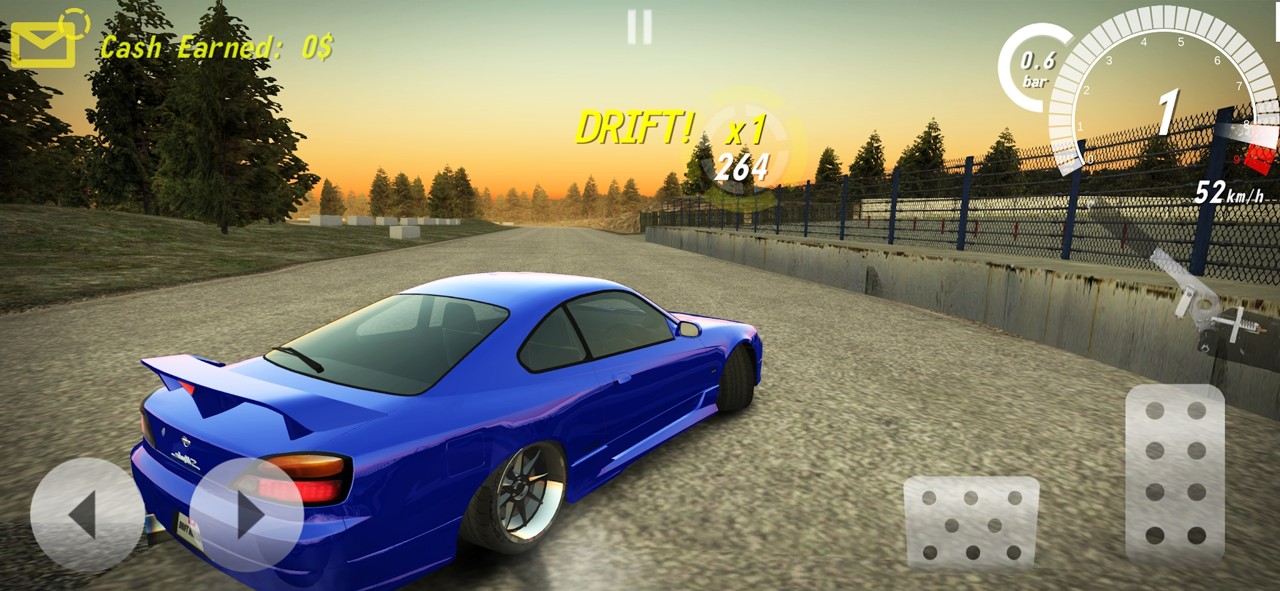The width and height of the screenshot is (1280, 591).
Task: Steer right with the right arrow button
Action: point(246,514)
